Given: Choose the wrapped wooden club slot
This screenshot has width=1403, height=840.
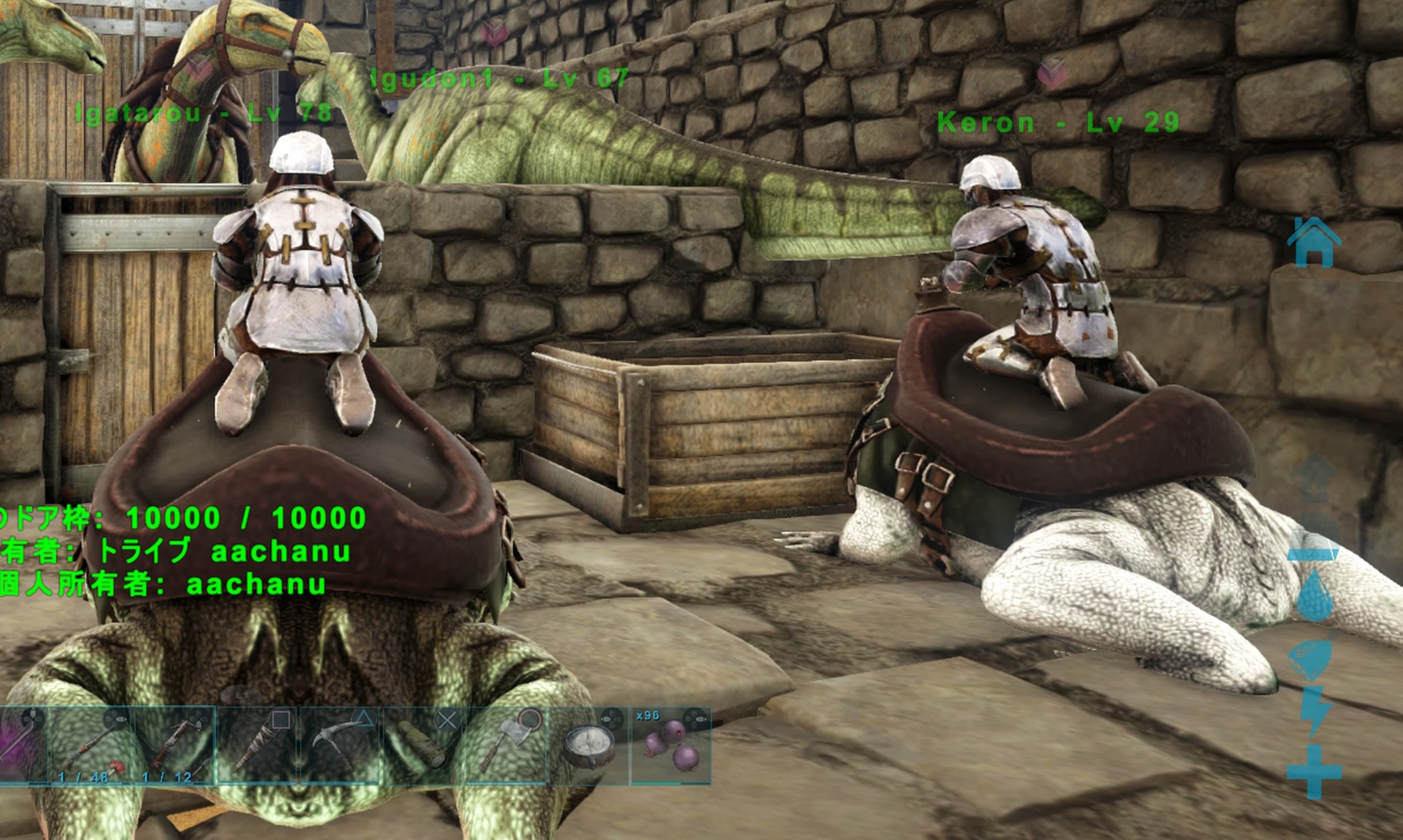Looking at the screenshot, I should tap(258, 746).
